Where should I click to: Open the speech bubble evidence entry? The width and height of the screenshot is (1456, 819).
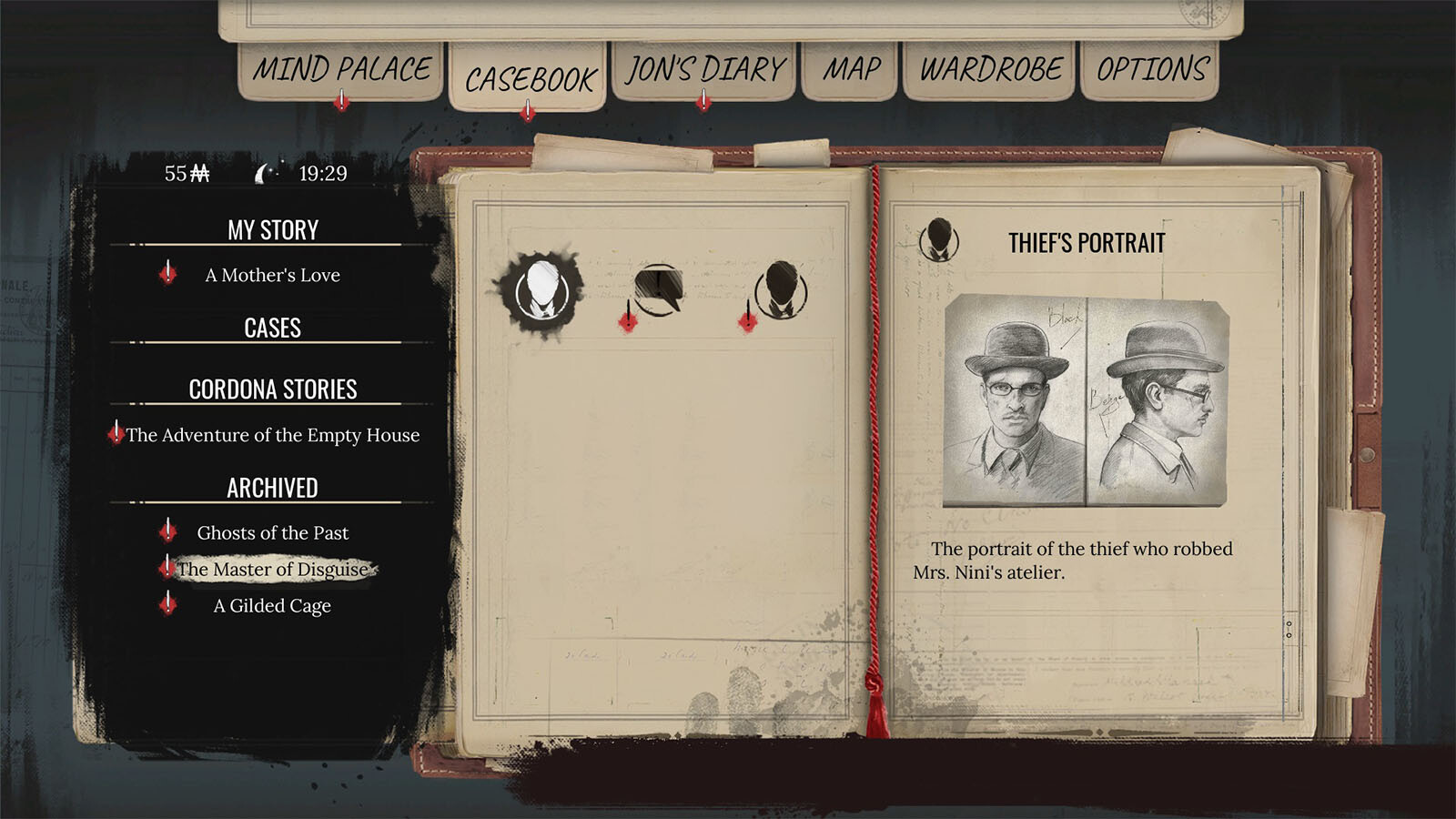point(658,289)
